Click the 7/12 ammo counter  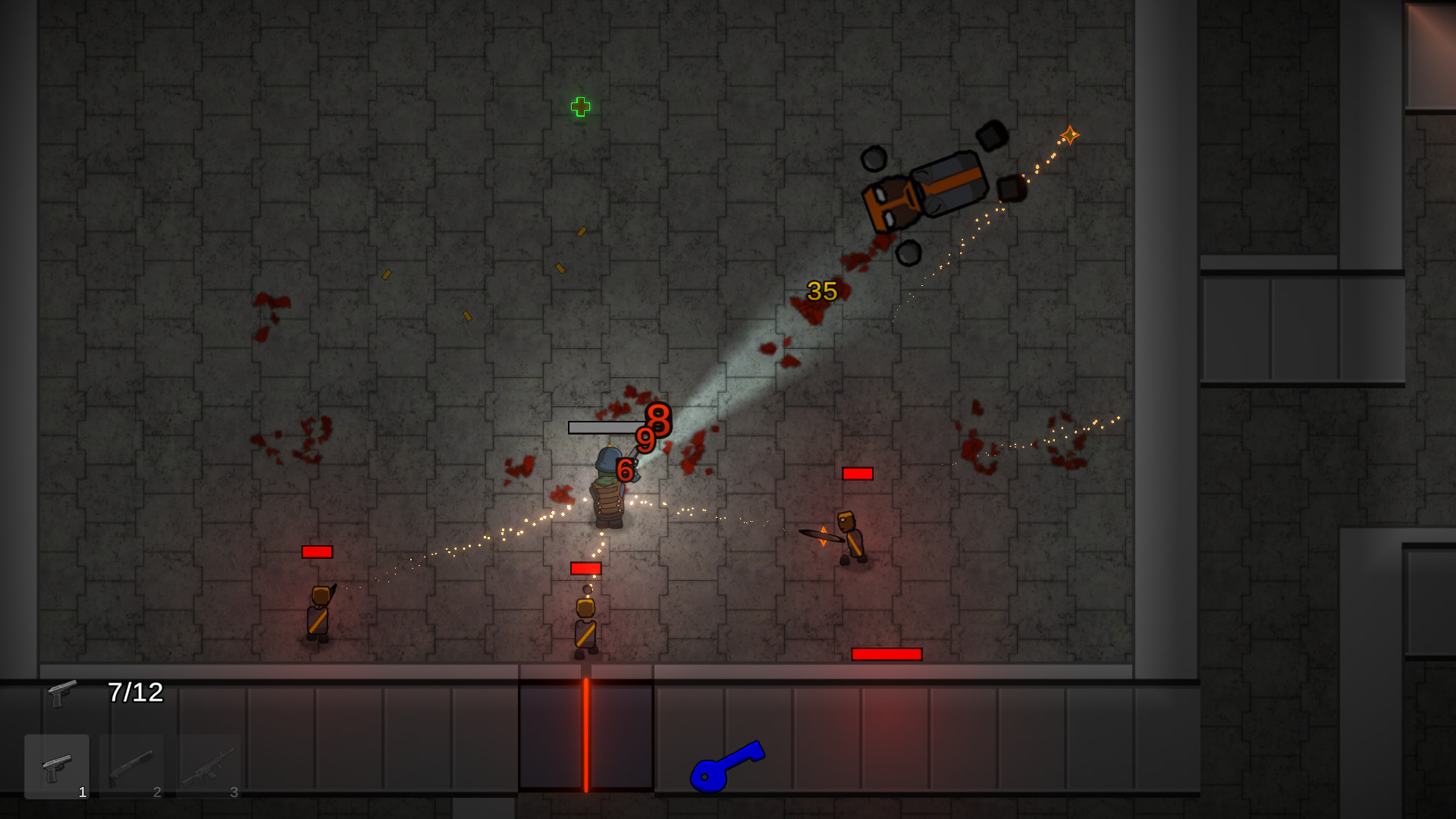click(x=135, y=692)
